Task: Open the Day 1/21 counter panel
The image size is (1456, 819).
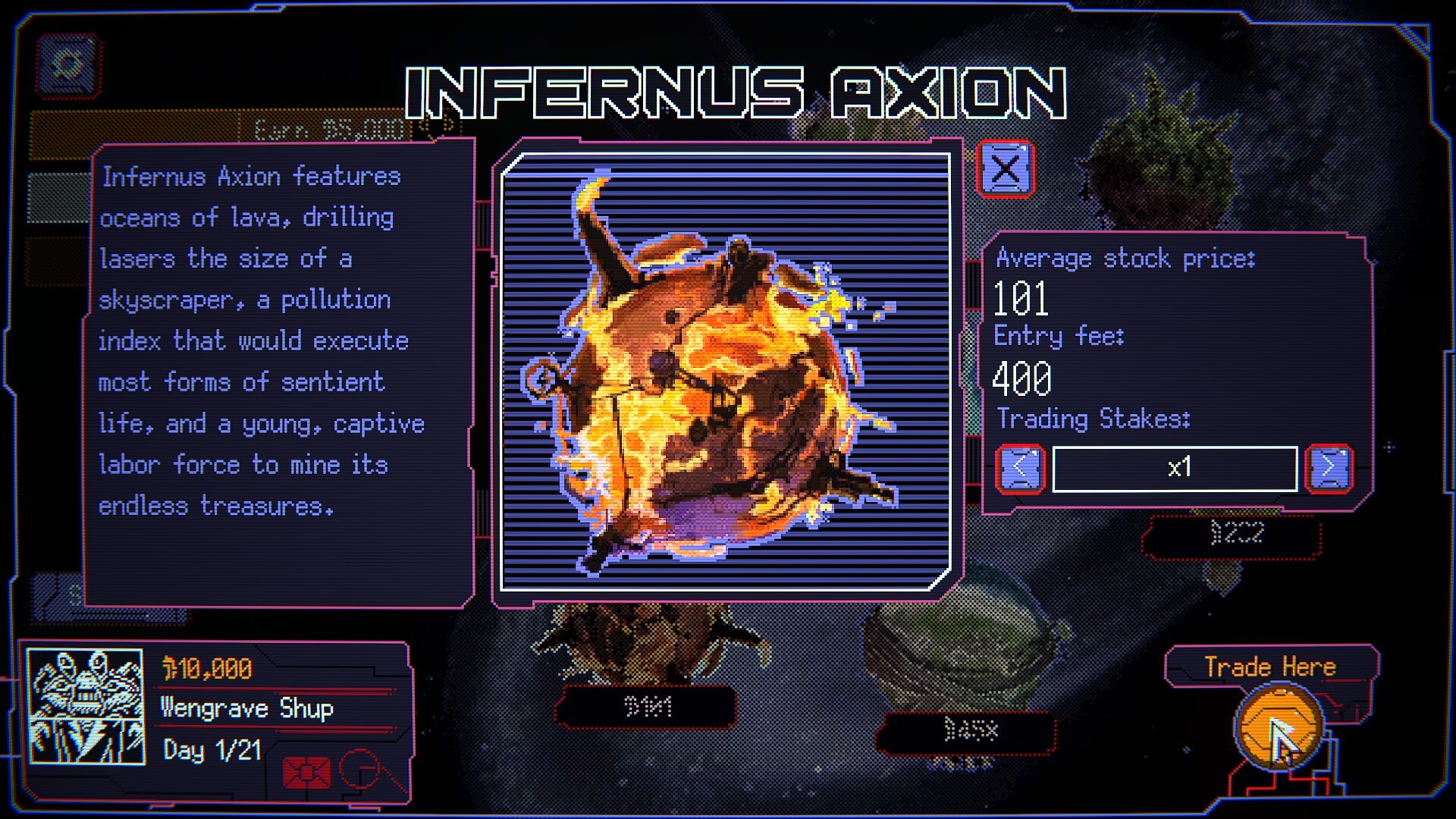Action: 211,751
